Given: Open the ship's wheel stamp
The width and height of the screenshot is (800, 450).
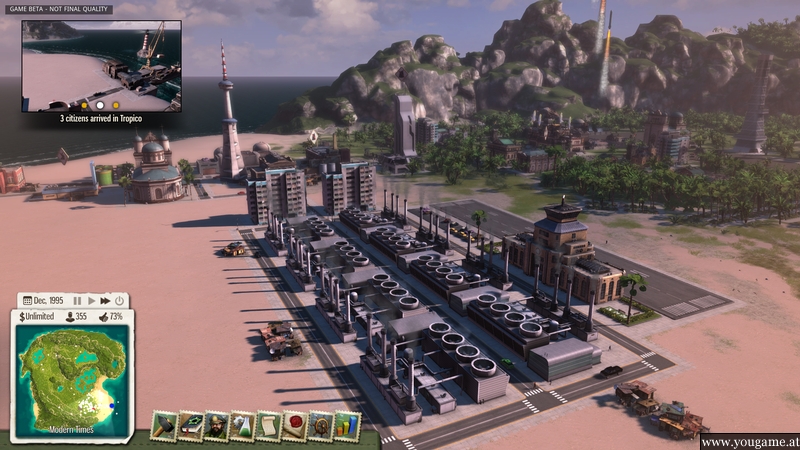Looking at the screenshot, I should (320, 426).
